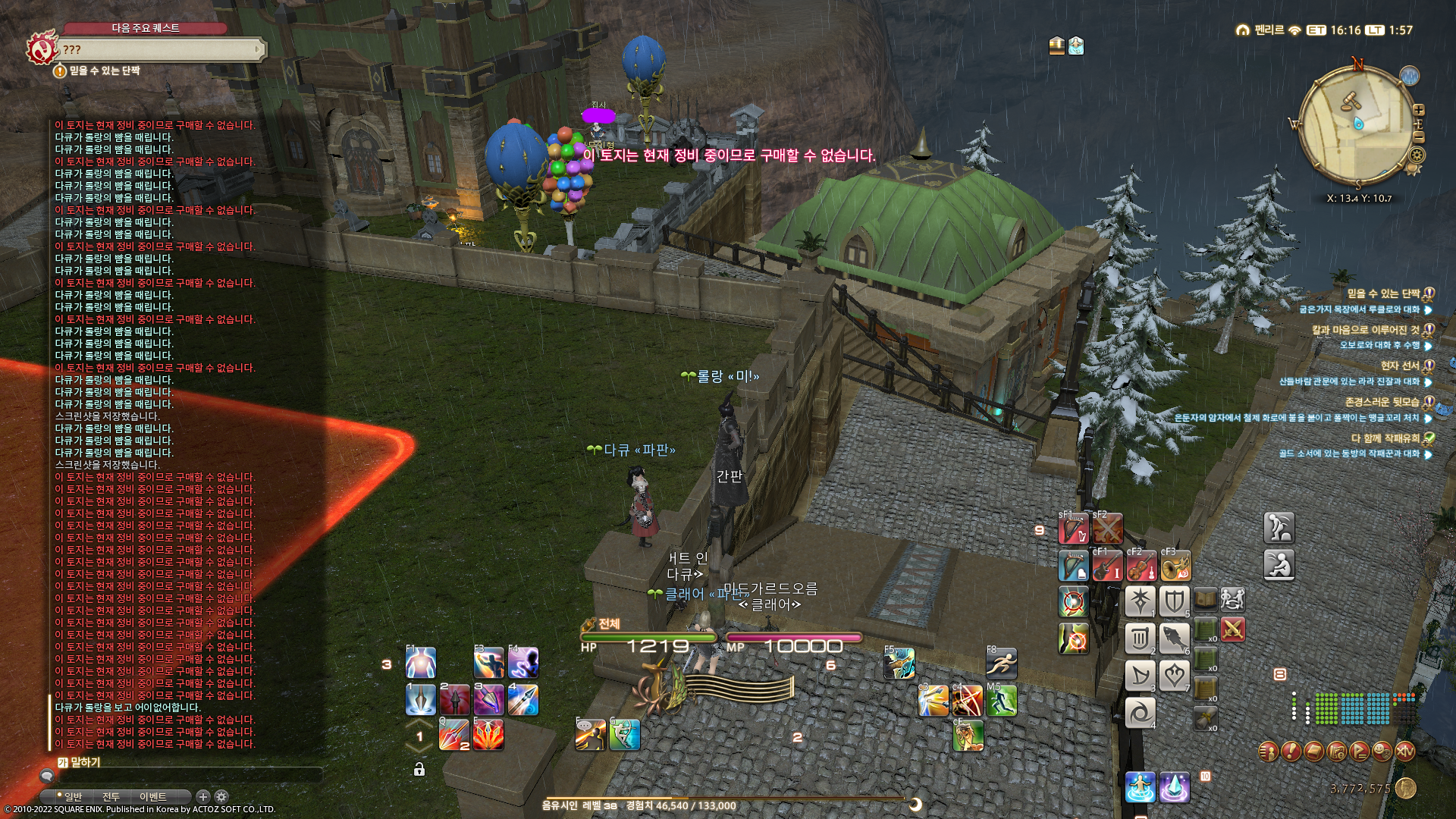Viewport: 1456px width, 819px height.
Task: Click the minimap zoom-in plus button
Action: (1419, 109)
